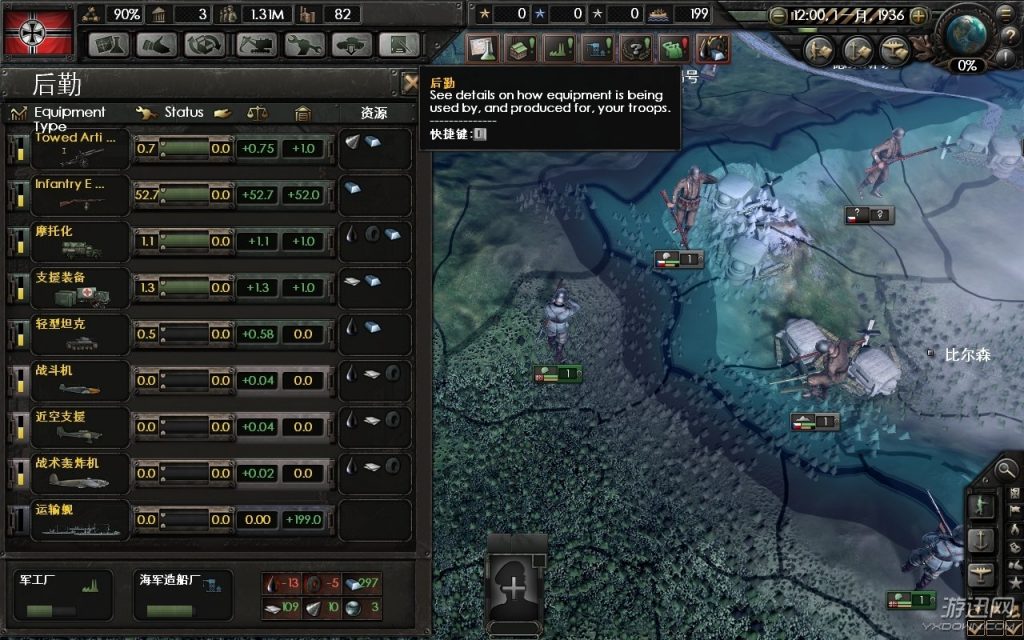
Task: Select the 运输舰 convoy row
Action: [68, 519]
